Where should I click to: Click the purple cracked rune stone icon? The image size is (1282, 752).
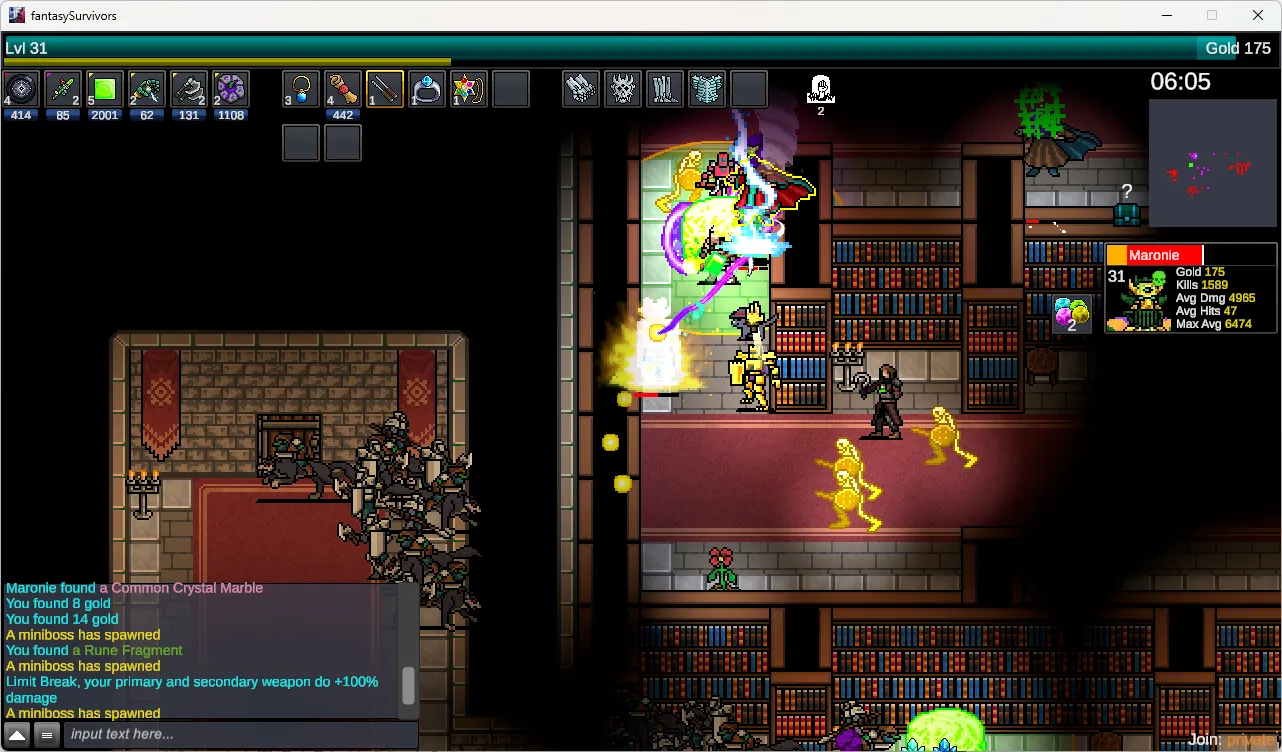coord(231,90)
